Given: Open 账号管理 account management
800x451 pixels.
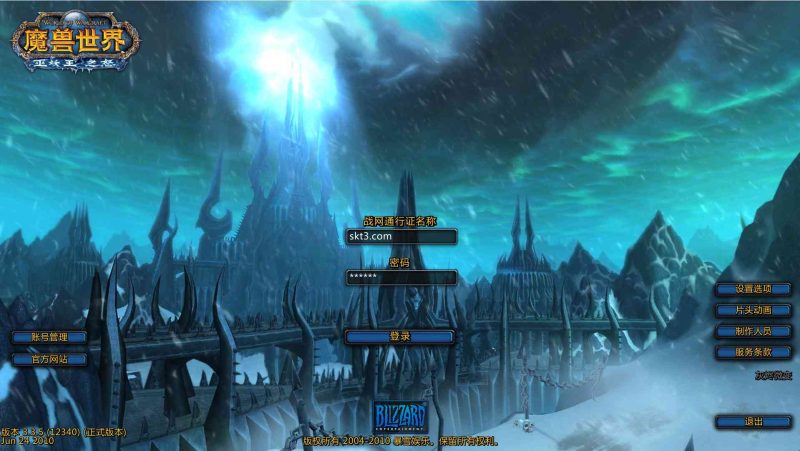Looking at the screenshot, I should 49,337.
